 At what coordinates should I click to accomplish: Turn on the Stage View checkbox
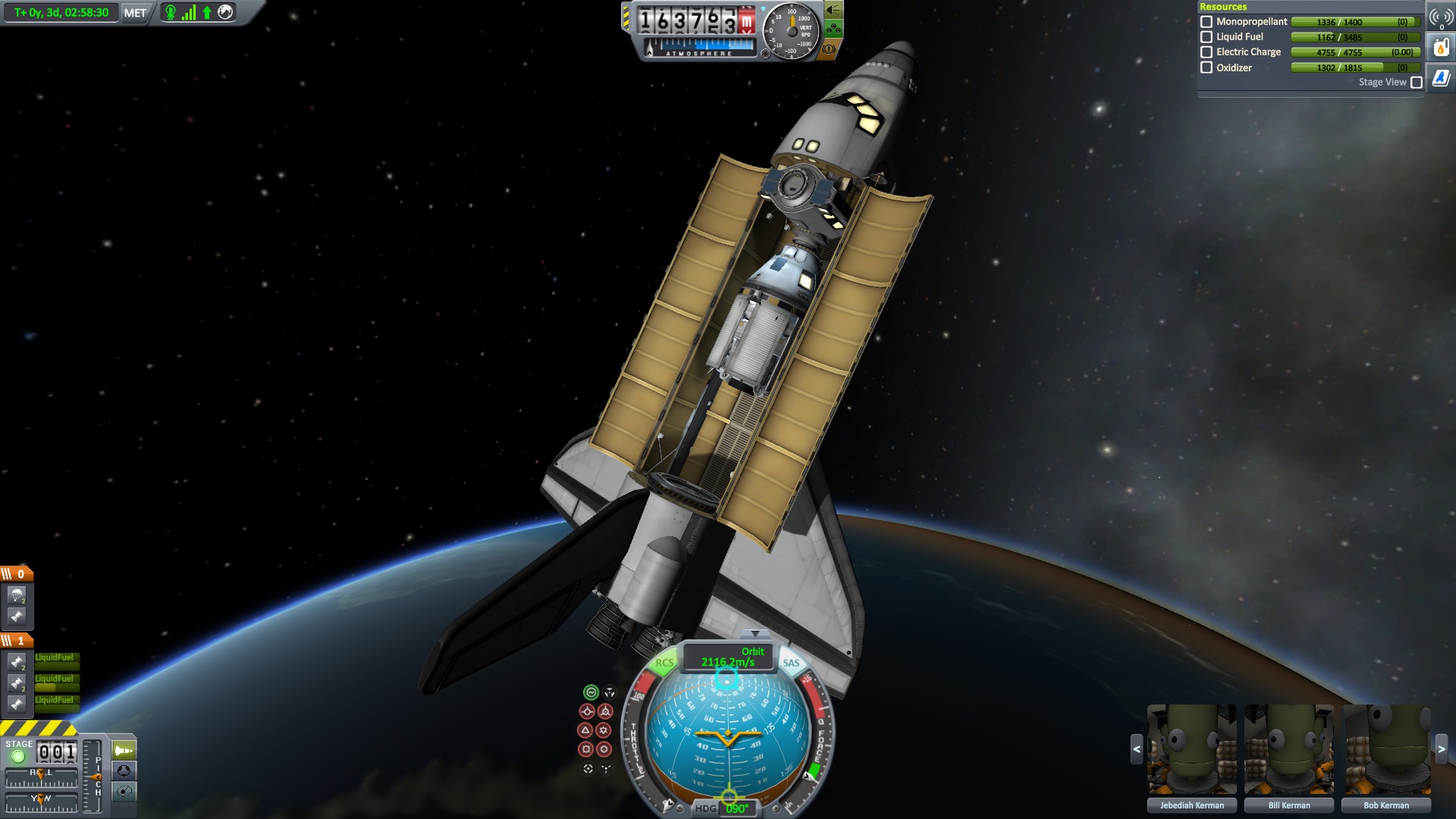[1416, 83]
